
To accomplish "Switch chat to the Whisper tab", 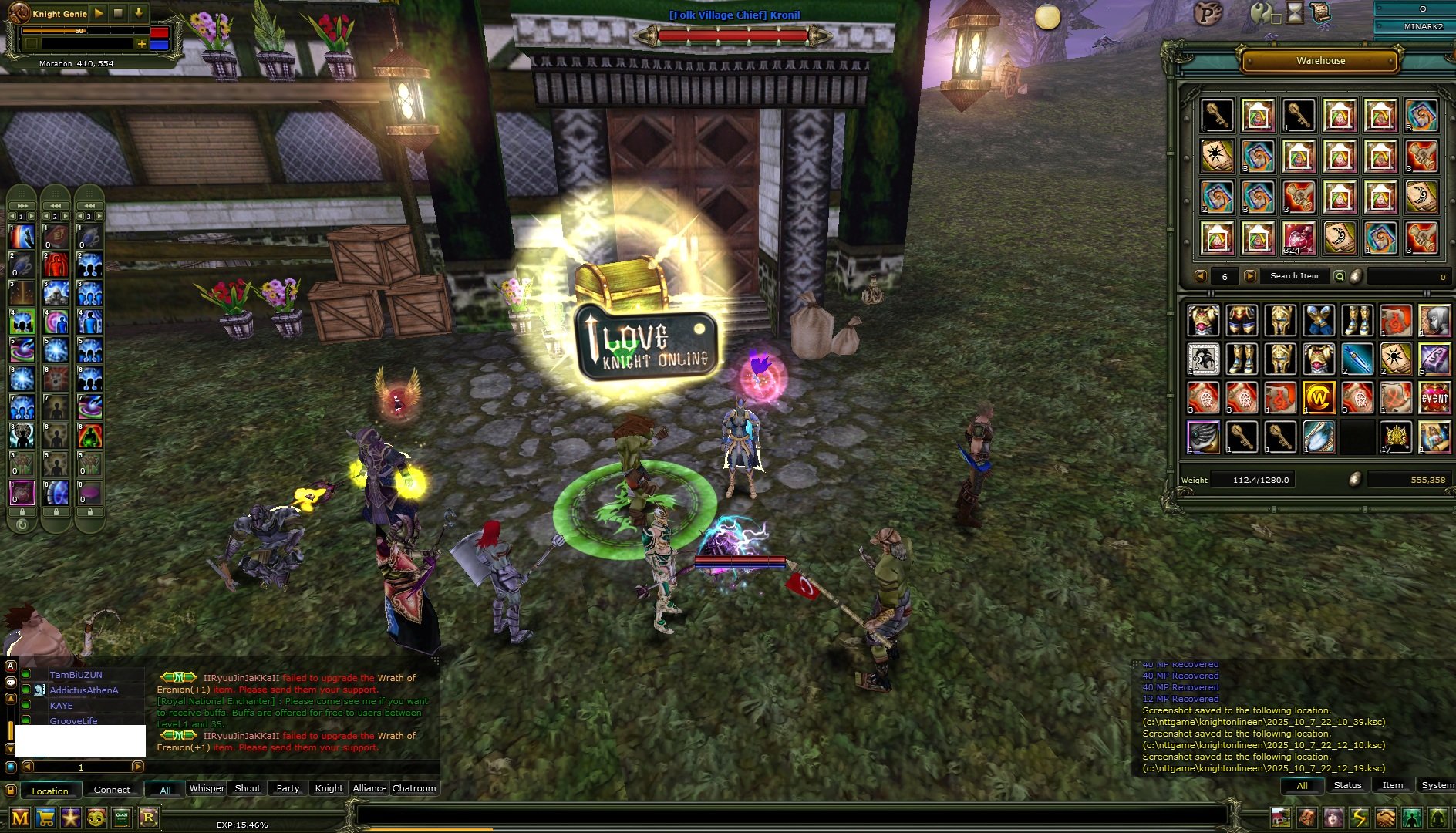I will pyautogui.click(x=207, y=788).
